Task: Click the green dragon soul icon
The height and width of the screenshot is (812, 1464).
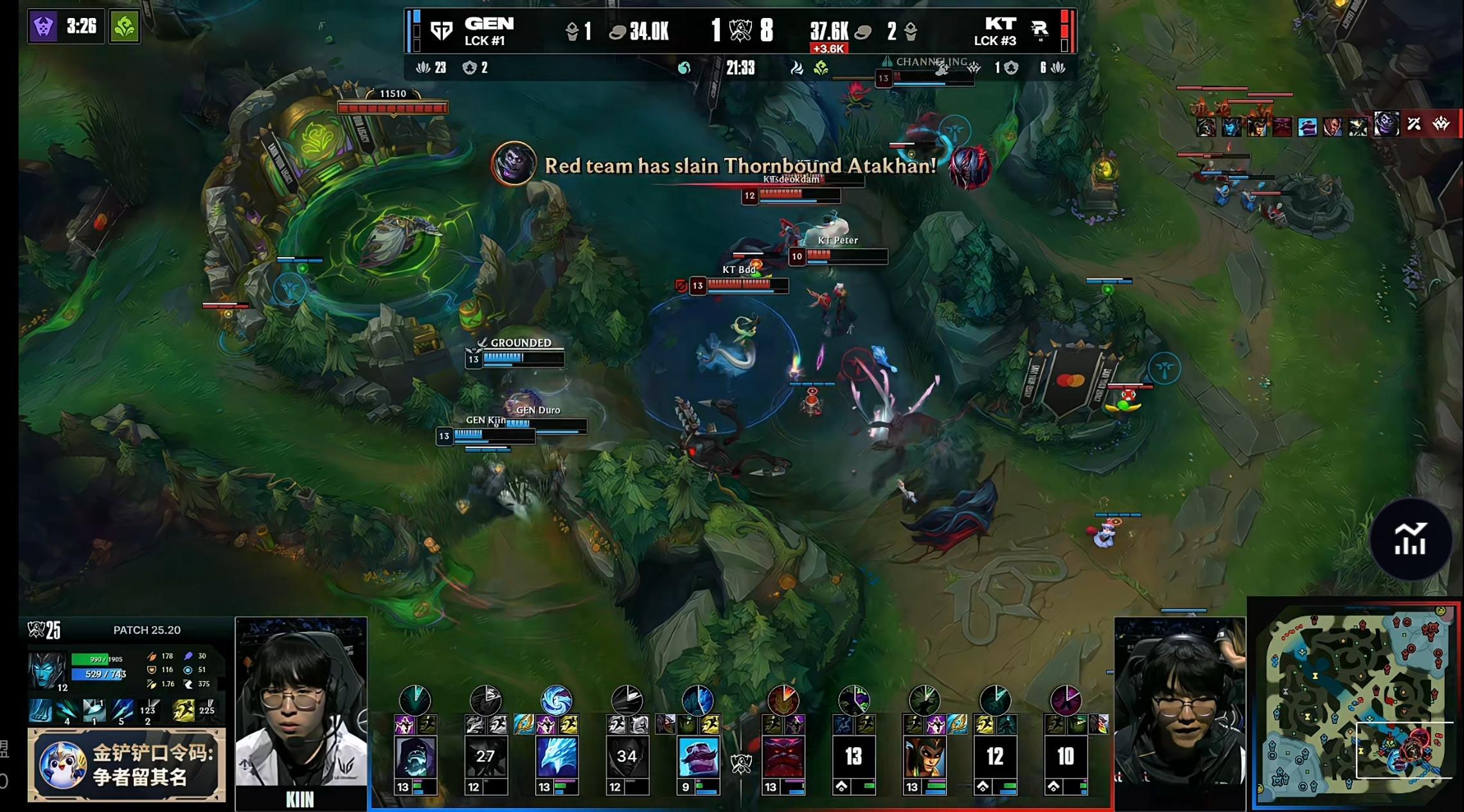Action: pyautogui.click(x=124, y=26)
